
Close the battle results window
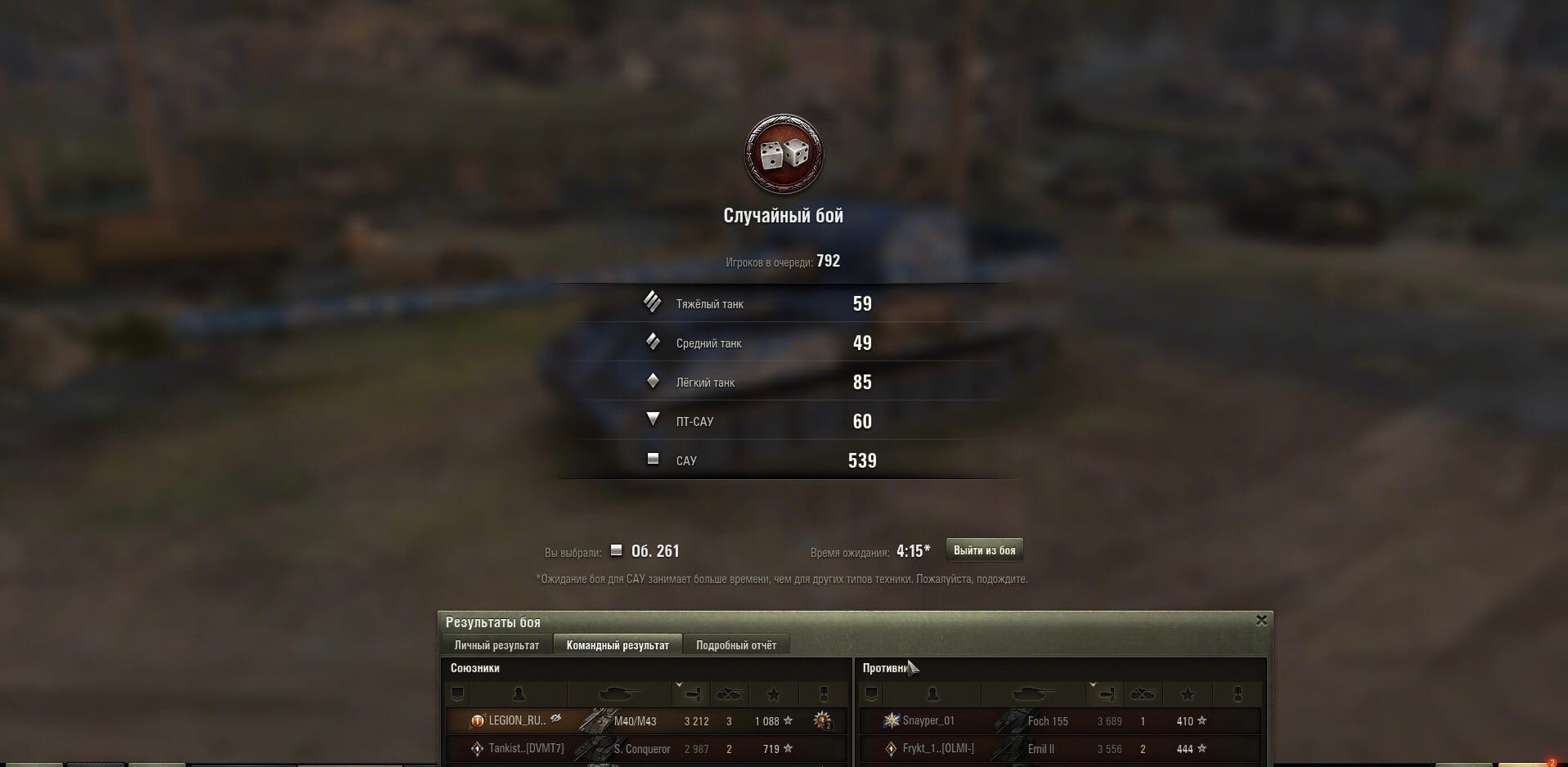pos(1261,621)
